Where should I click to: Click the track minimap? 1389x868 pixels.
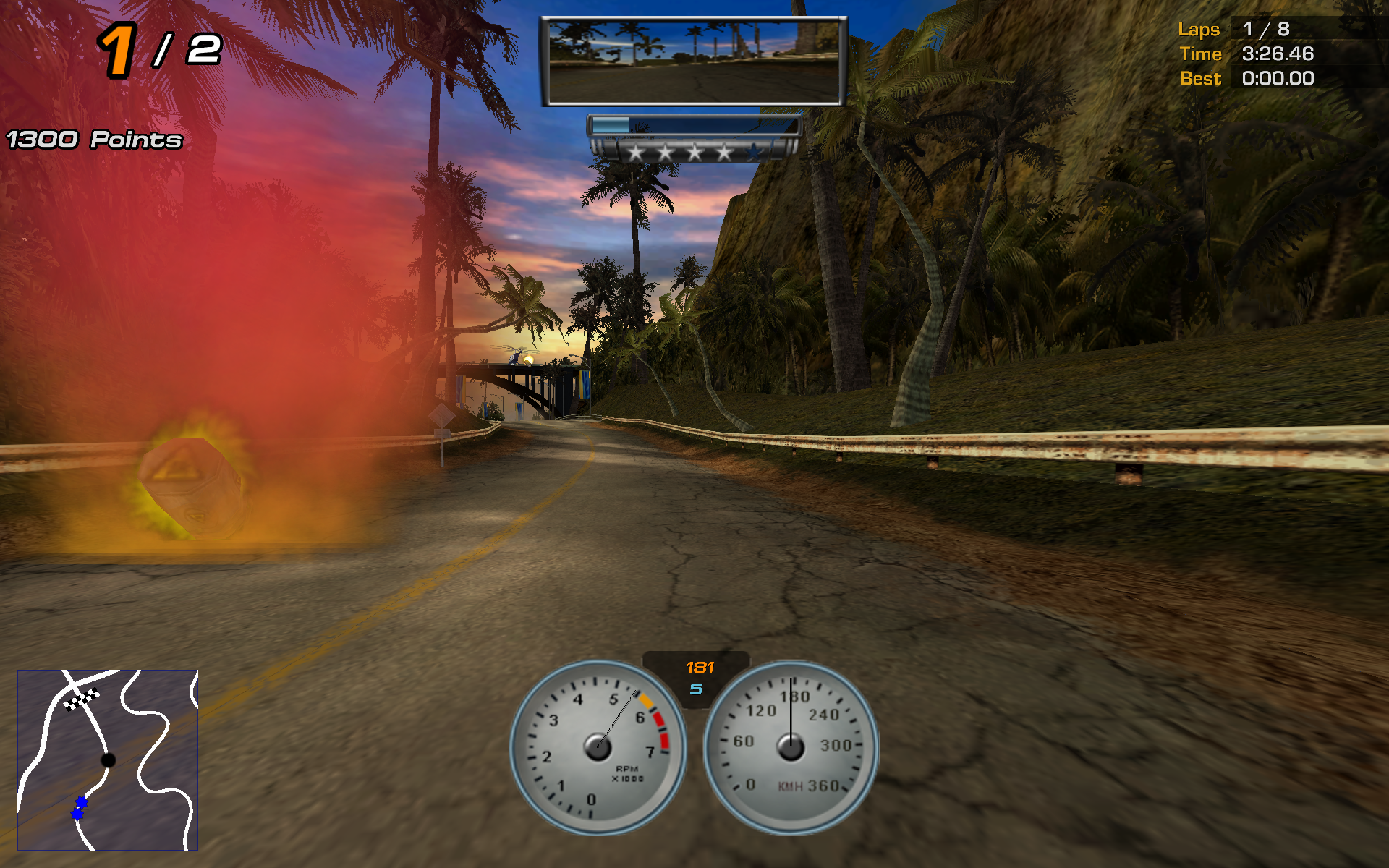click(x=108, y=759)
